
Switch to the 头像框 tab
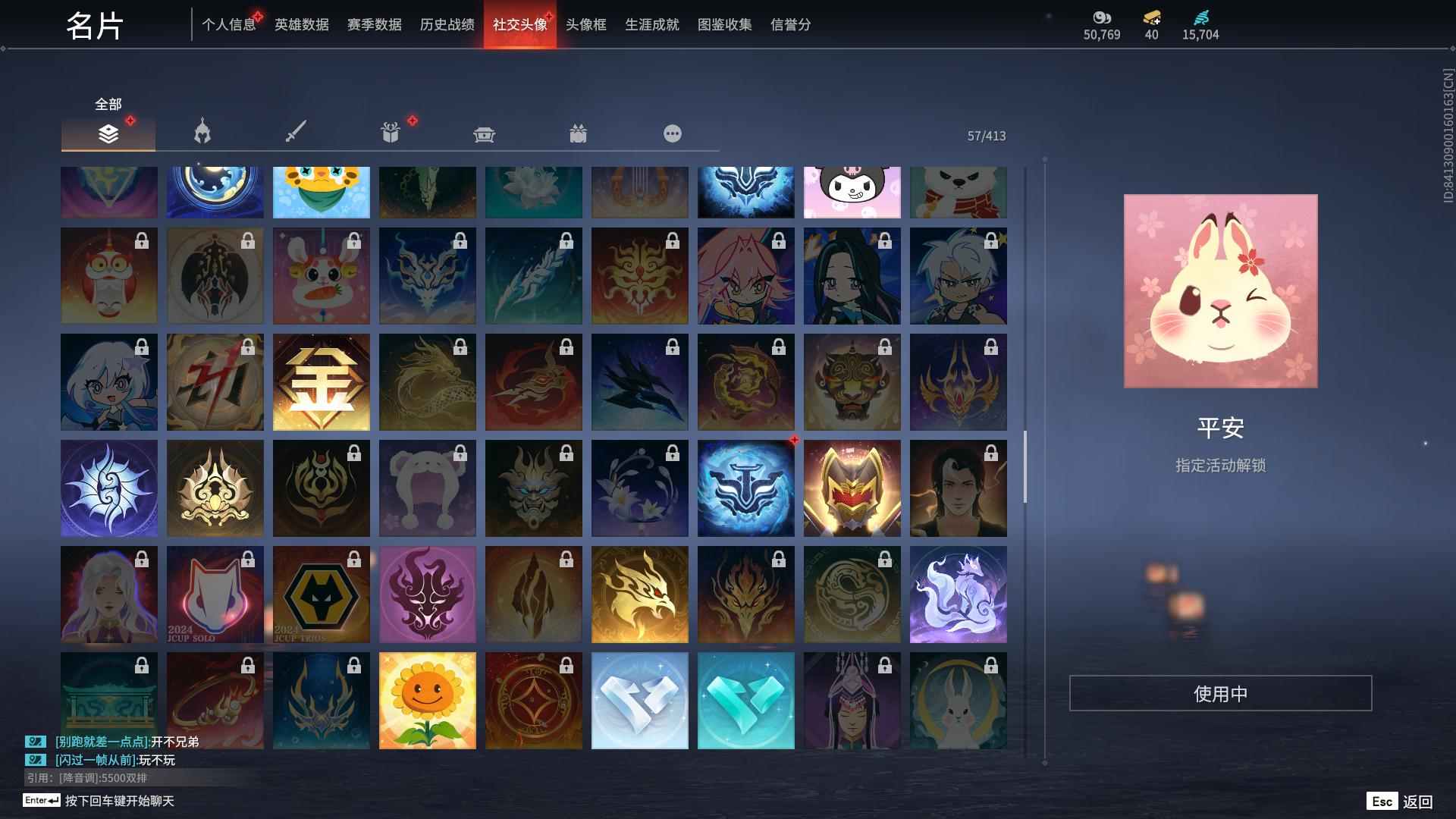[x=585, y=24]
